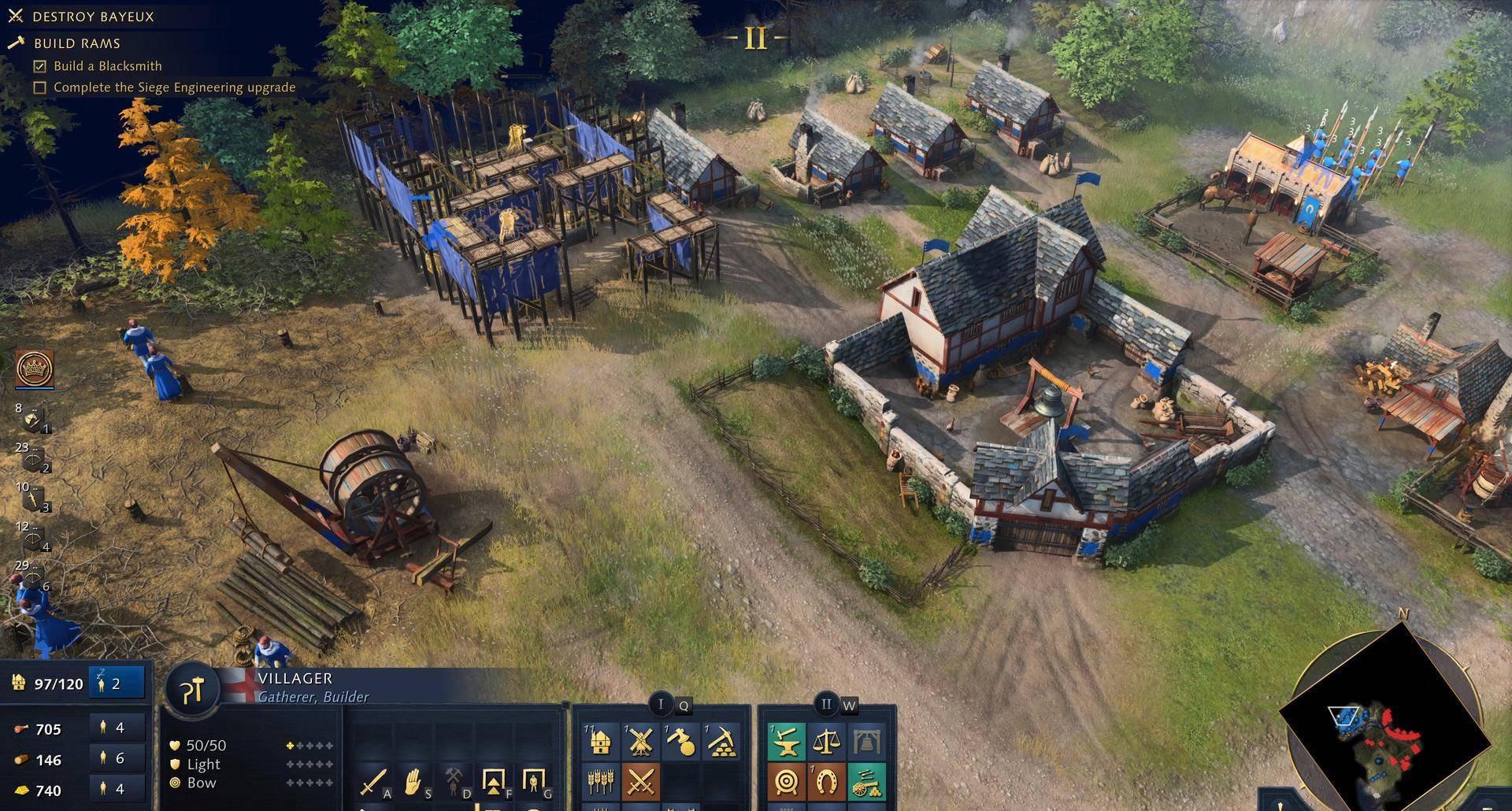Image resolution: width=1512 pixels, height=811 pixels.
Task: Build a Market with the scales icon
Action: (x=826, y=742)
